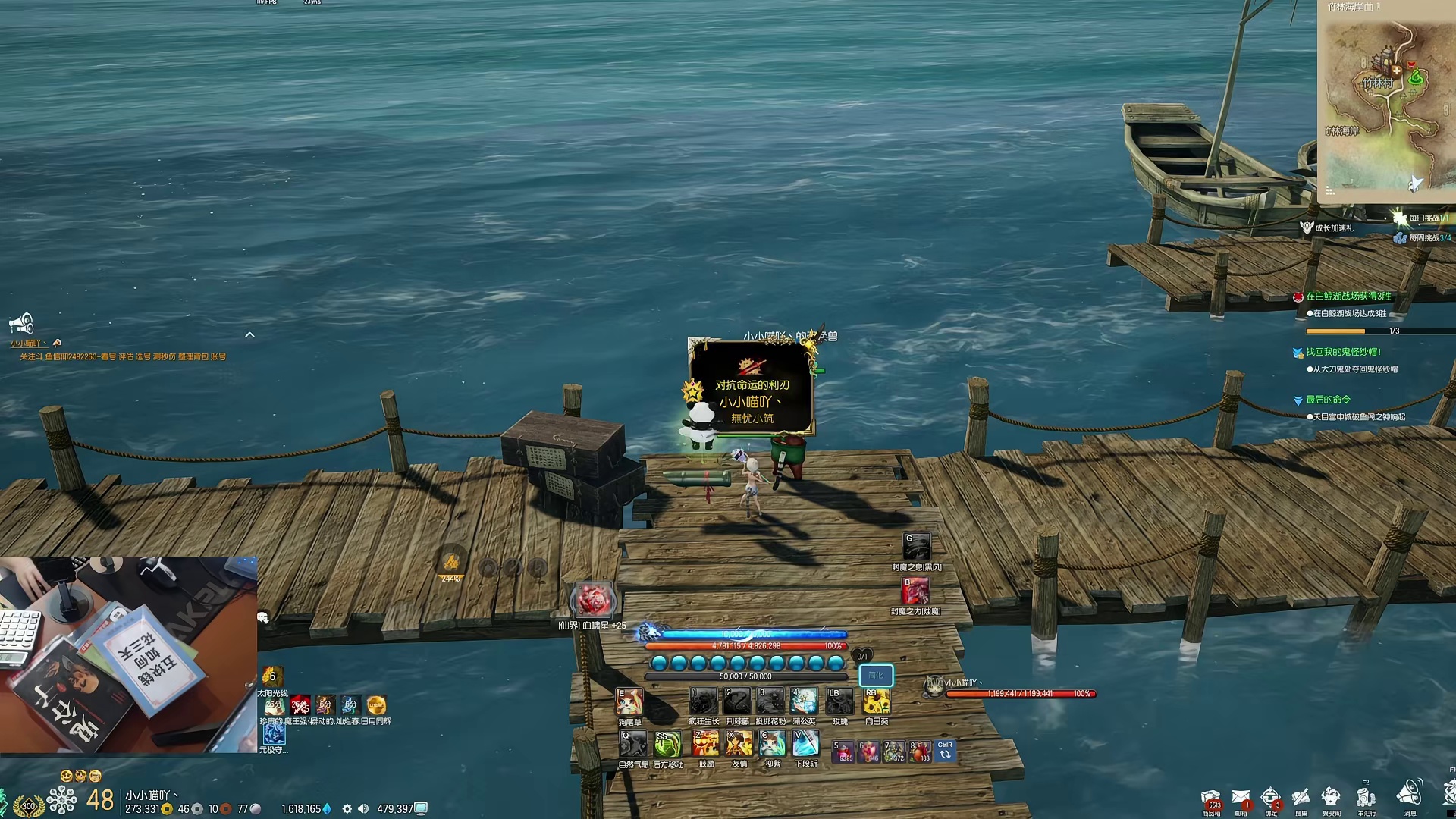The height and width of the screenshot is (819, 1456).
Task: Activate the 向日葵 sunflower skill
Action: 876,701
